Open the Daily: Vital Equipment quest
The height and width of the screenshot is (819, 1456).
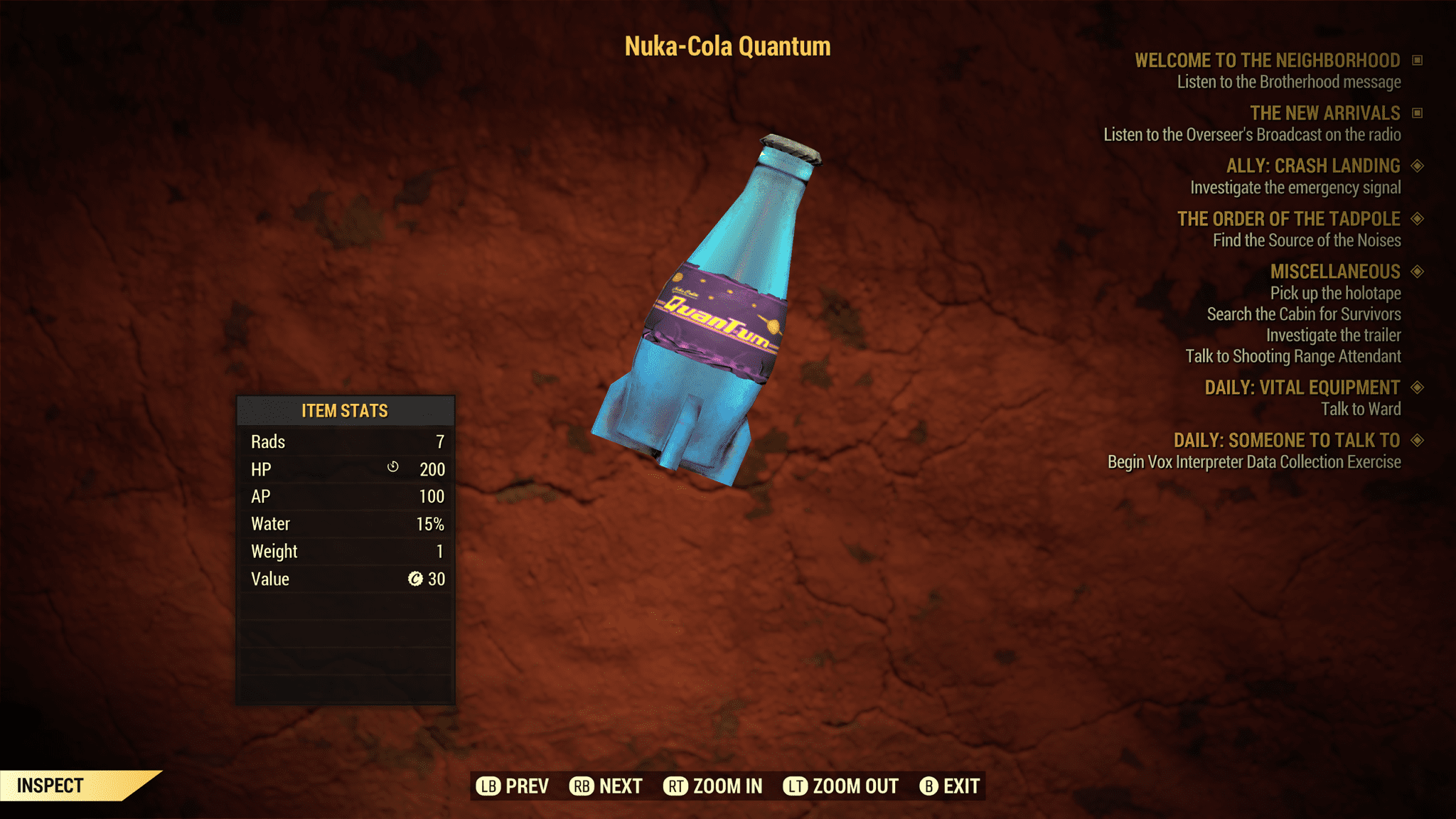pyautogui.click(x=1302, y=387)
